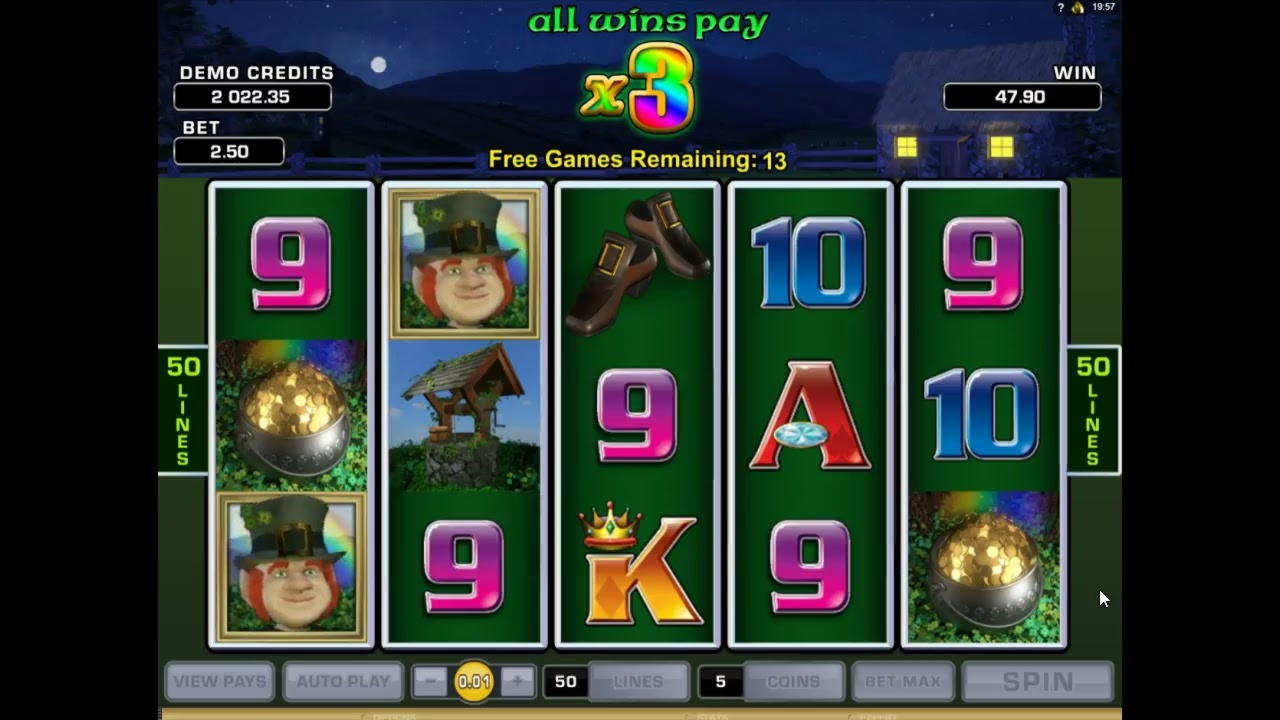
Task: Start AUTO PLAY mode
Action: pos(343,681)
